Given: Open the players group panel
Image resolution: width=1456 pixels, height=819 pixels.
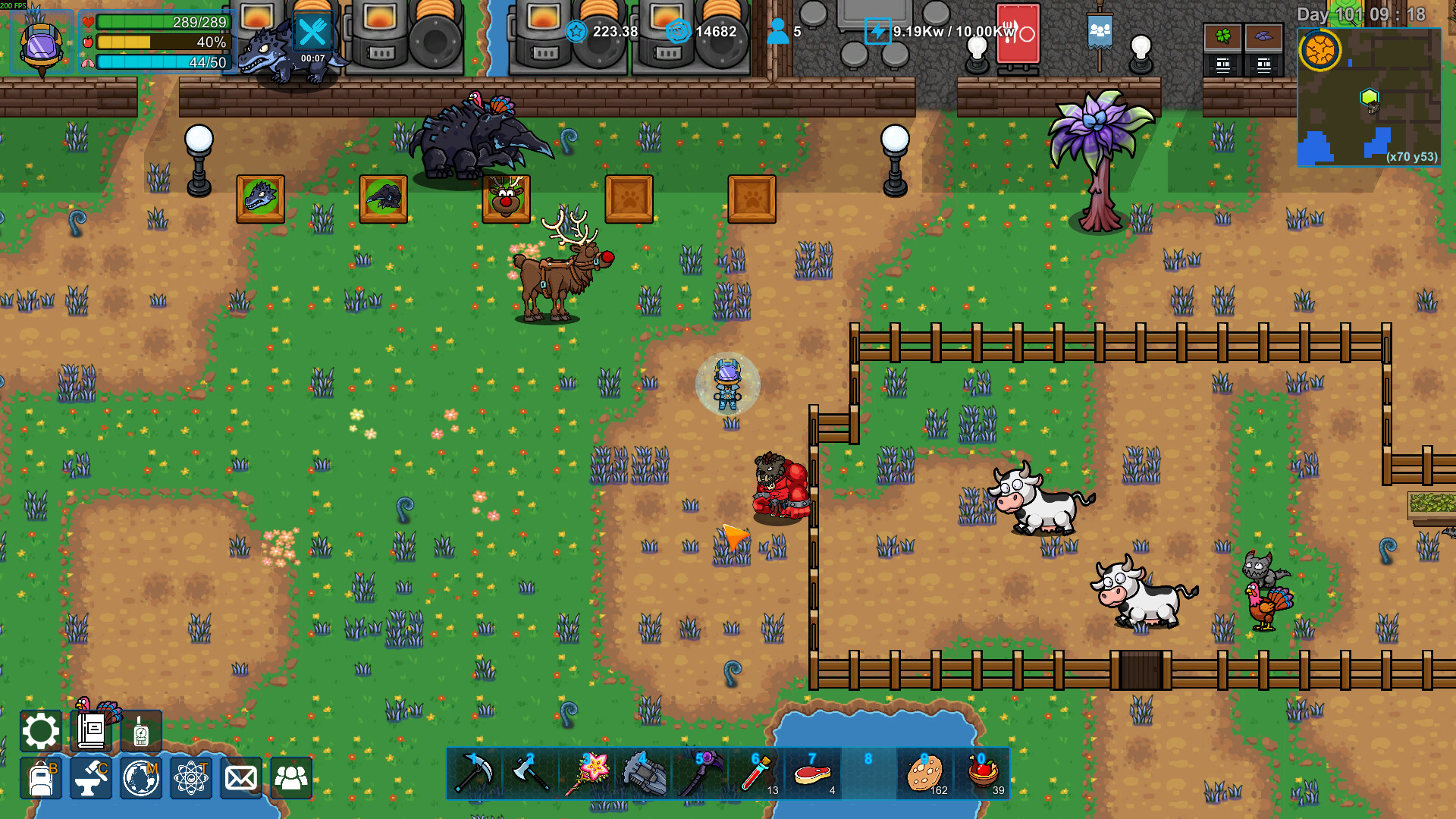Looking at the screenshot, I should tap(291, 778).
